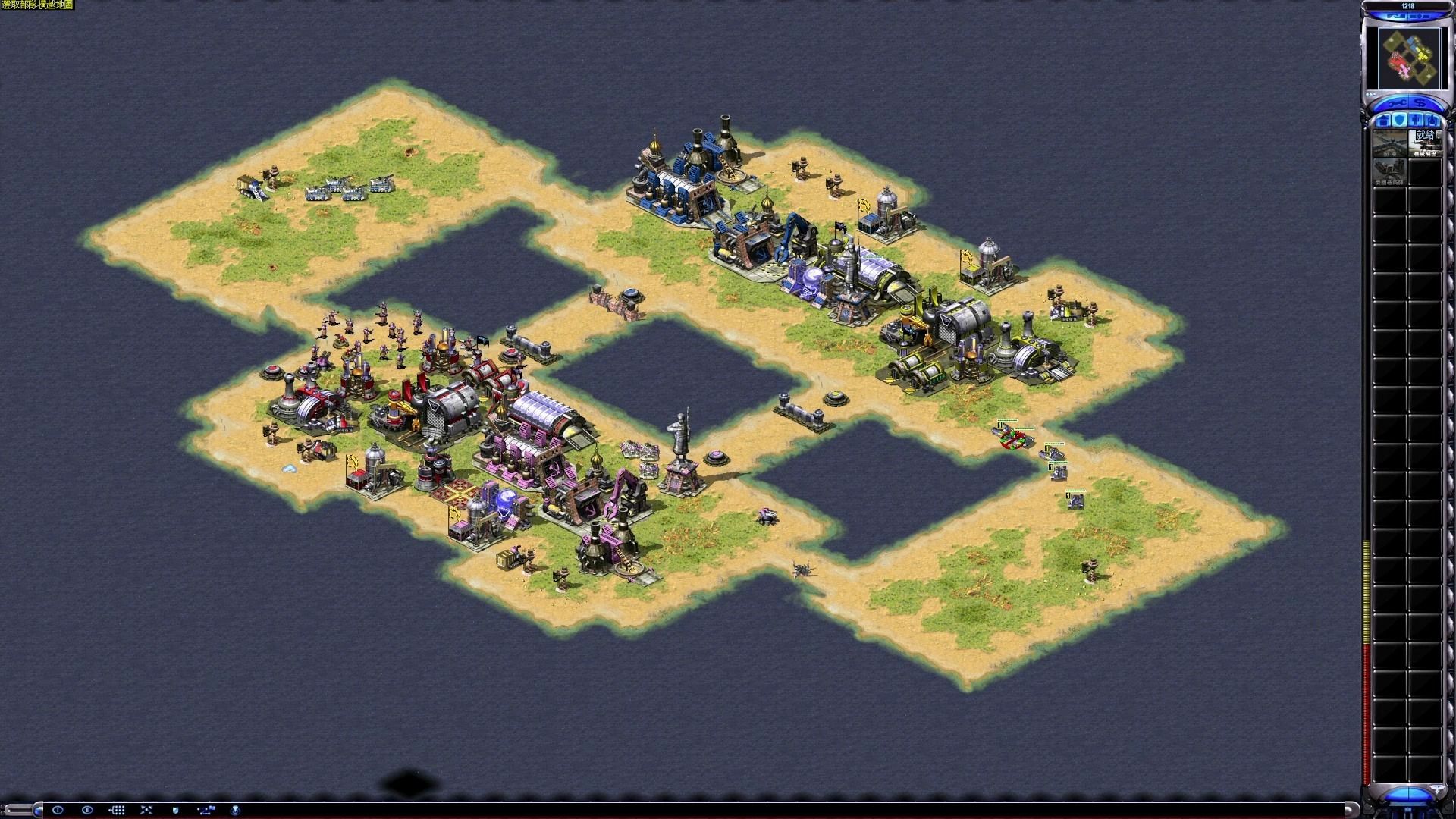1456x819 pixels.
Task: Activate the deploy arrows command button
Action: pyautogui.click(x=146, y=810)
